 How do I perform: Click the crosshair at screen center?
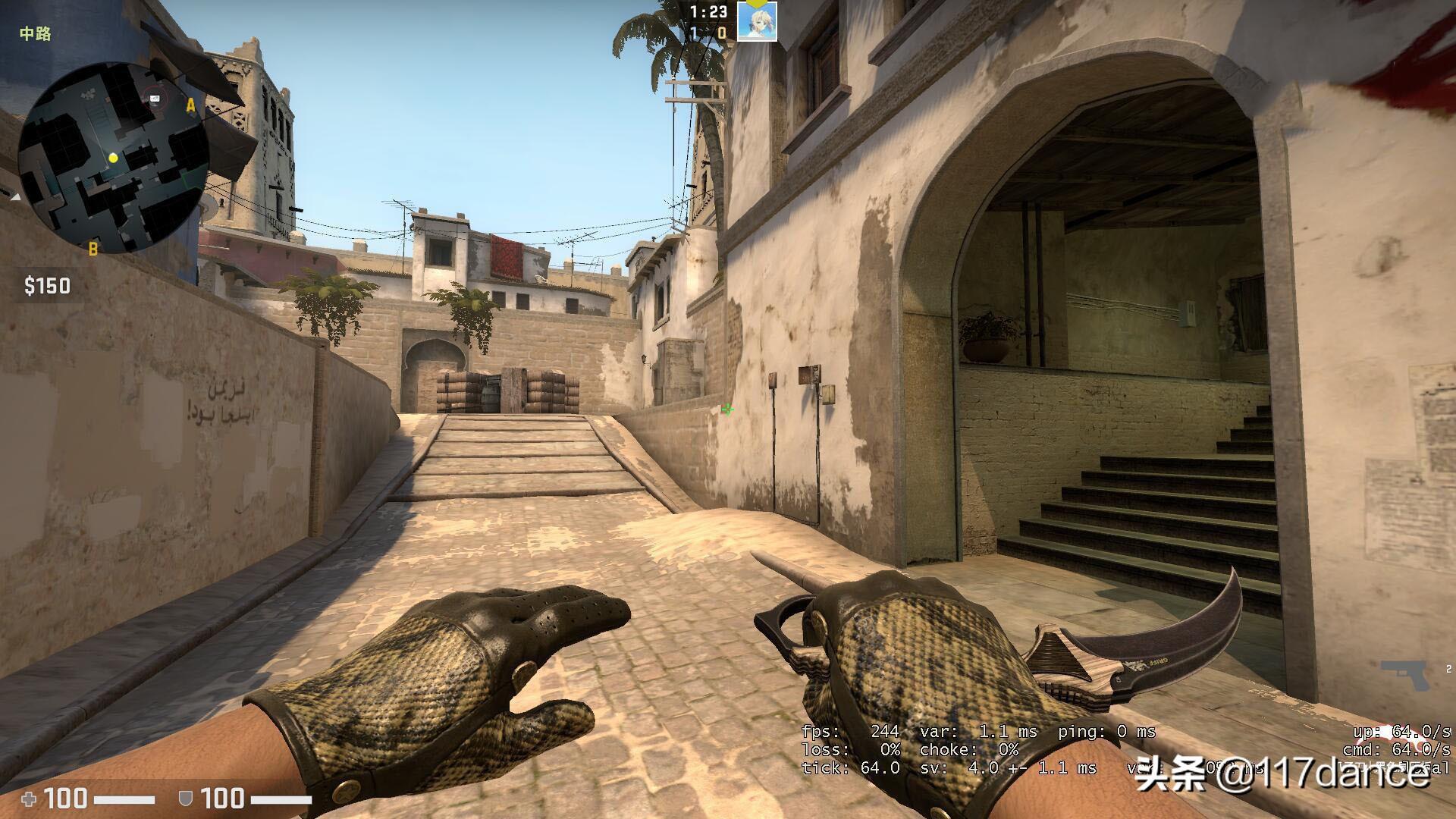point(726,409)
